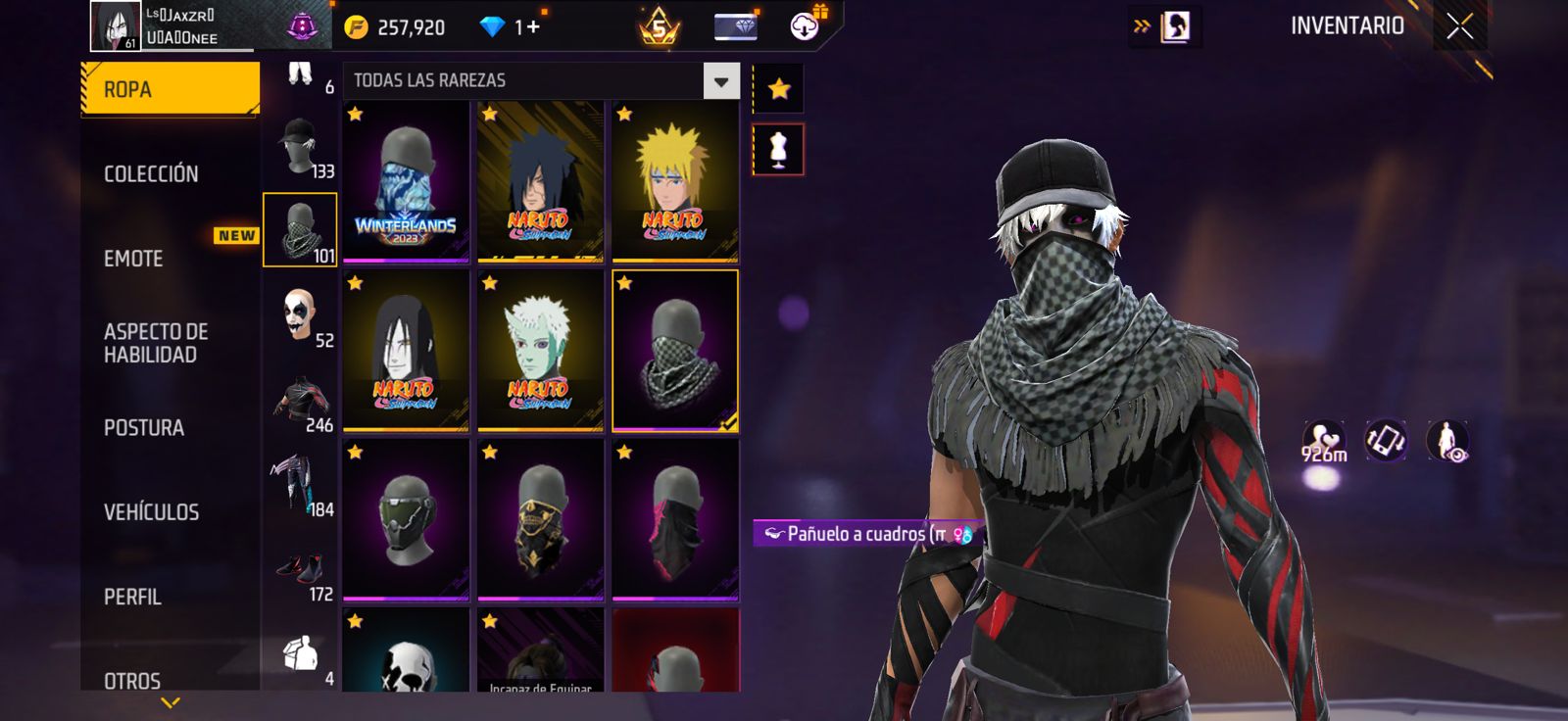
Task: Toggle the star favorites filter
Action: coord(778,89)
